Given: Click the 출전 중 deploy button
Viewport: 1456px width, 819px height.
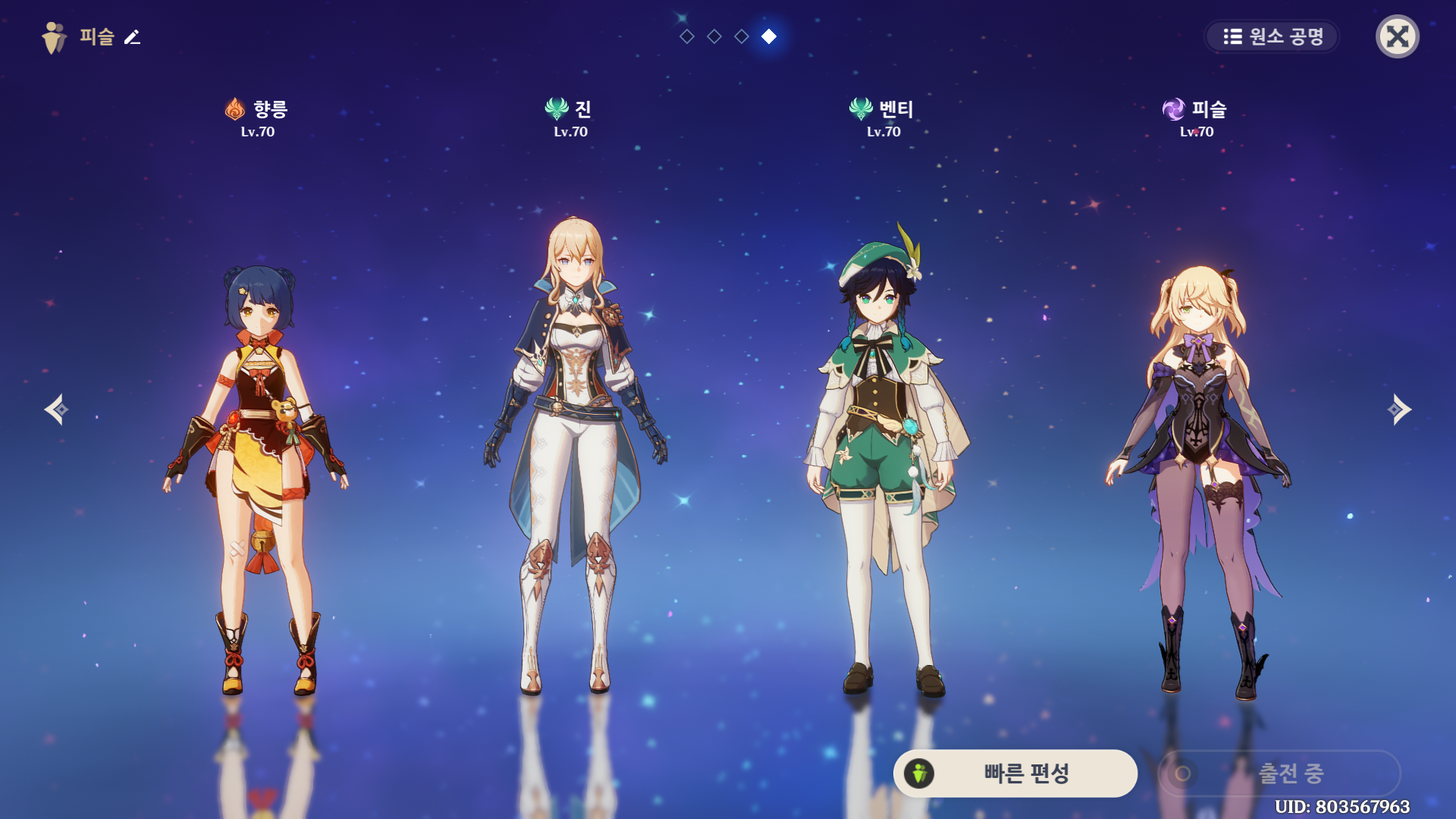Looking at the screenshot, I should [x=1279, y=773].
